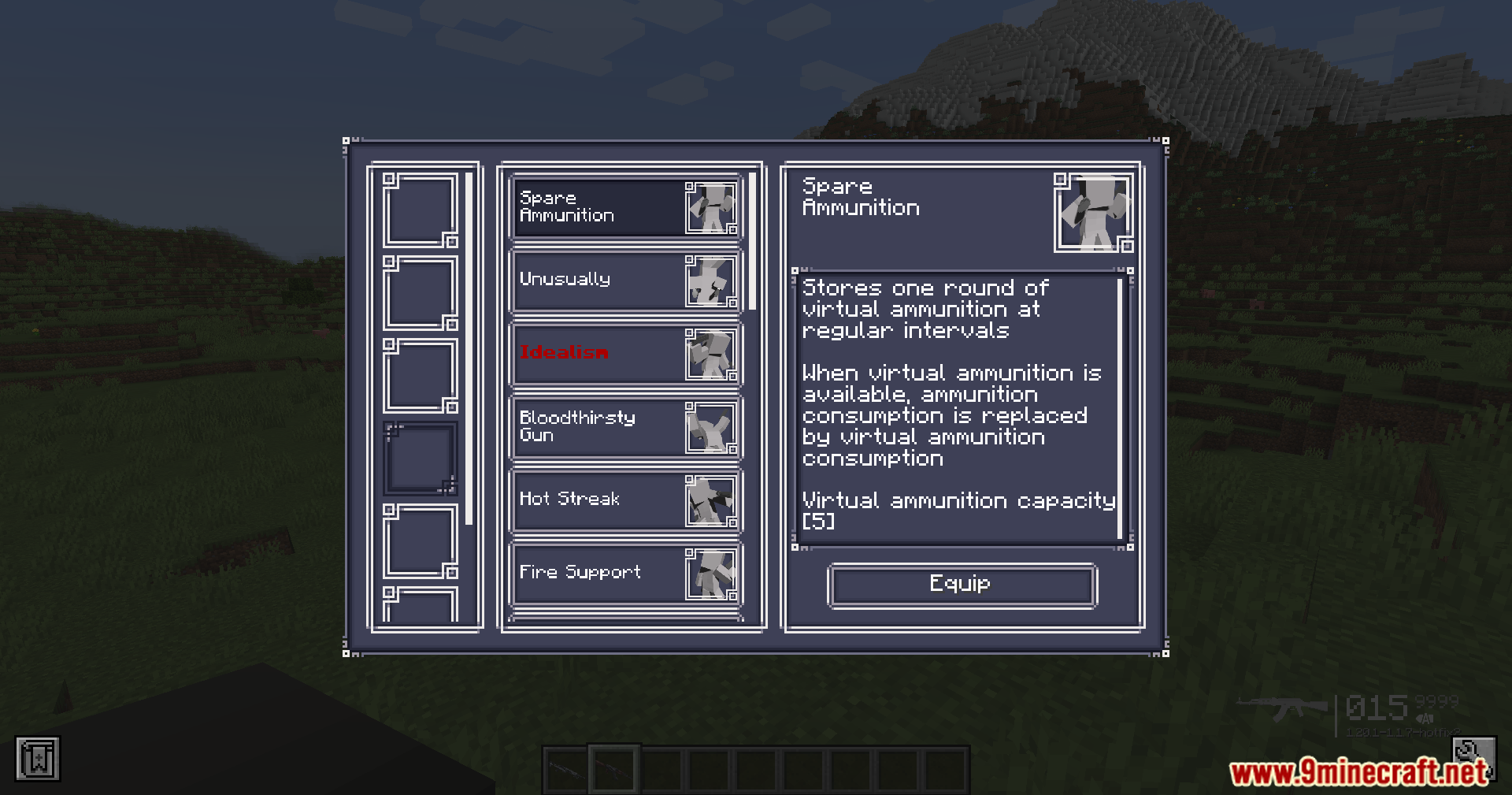Screen dimensions: 1512x795
Task: Pick the Bloodthirsty Gun skill entry
Action: tap(625, 427)
